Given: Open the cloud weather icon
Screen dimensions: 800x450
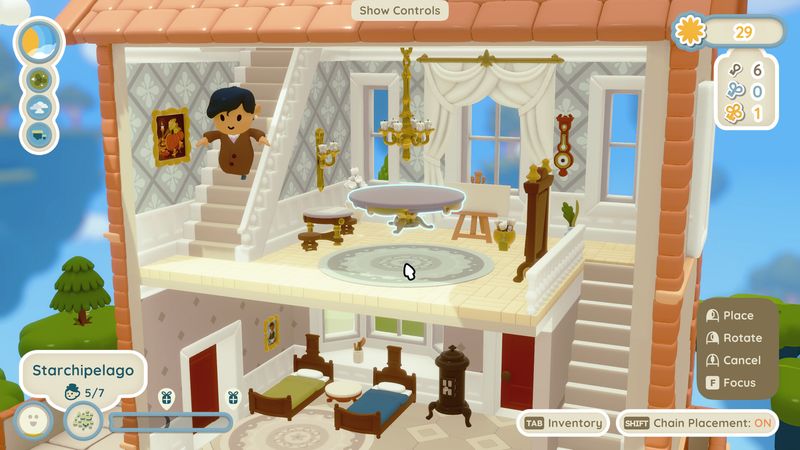Looking at the screenshot, I should click(41, 106).
